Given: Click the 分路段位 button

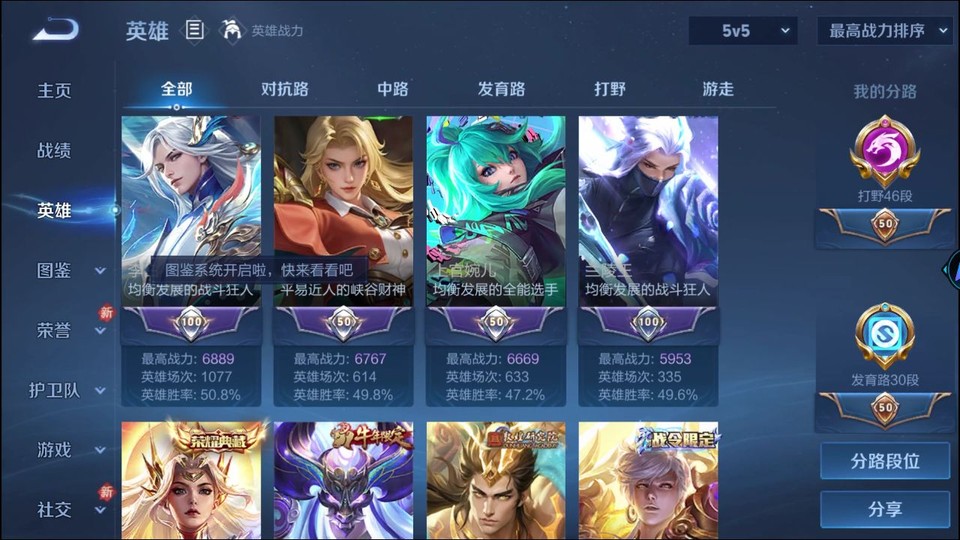Looking at the screenshot, I should (885, 462).
